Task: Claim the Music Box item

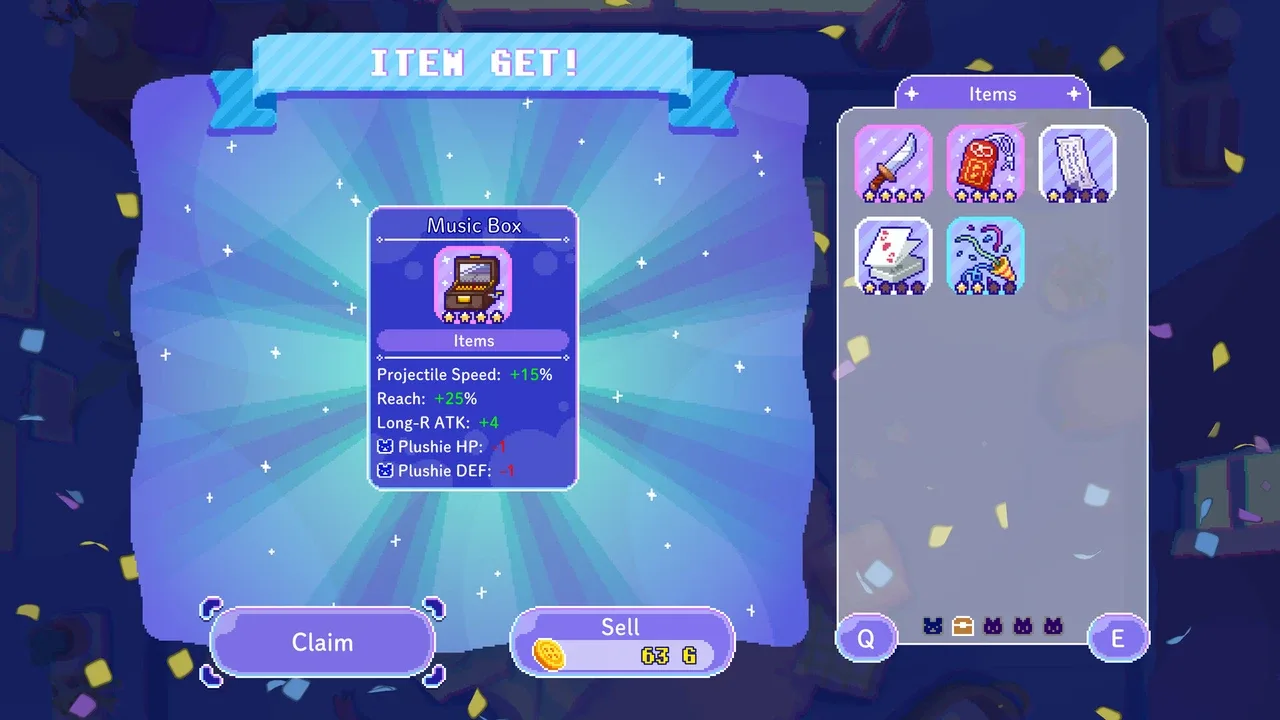Action: coord(322,642)
